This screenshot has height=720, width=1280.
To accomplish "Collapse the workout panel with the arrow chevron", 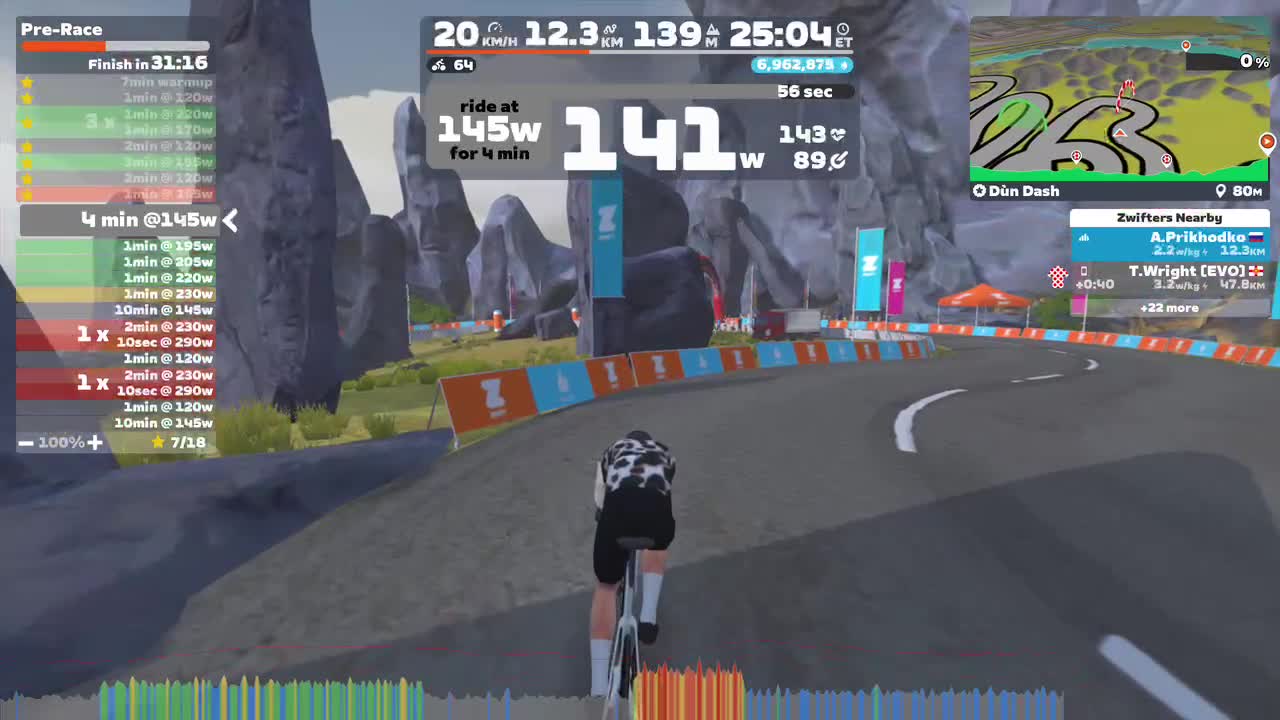I will click(229, 221).
